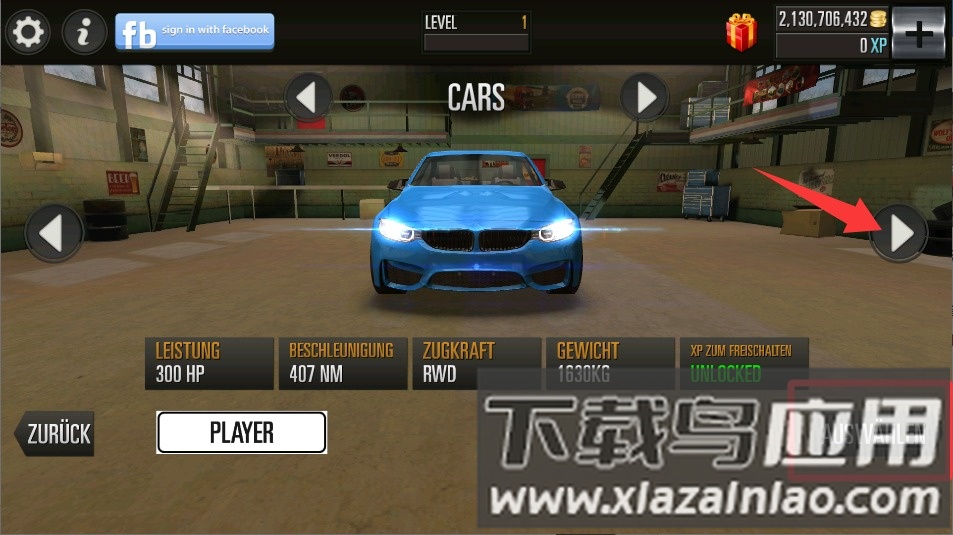Image resolution: width=953 pixels, height=535 pixels.
Task: Open the info button
Action: [x=84, y=33]
